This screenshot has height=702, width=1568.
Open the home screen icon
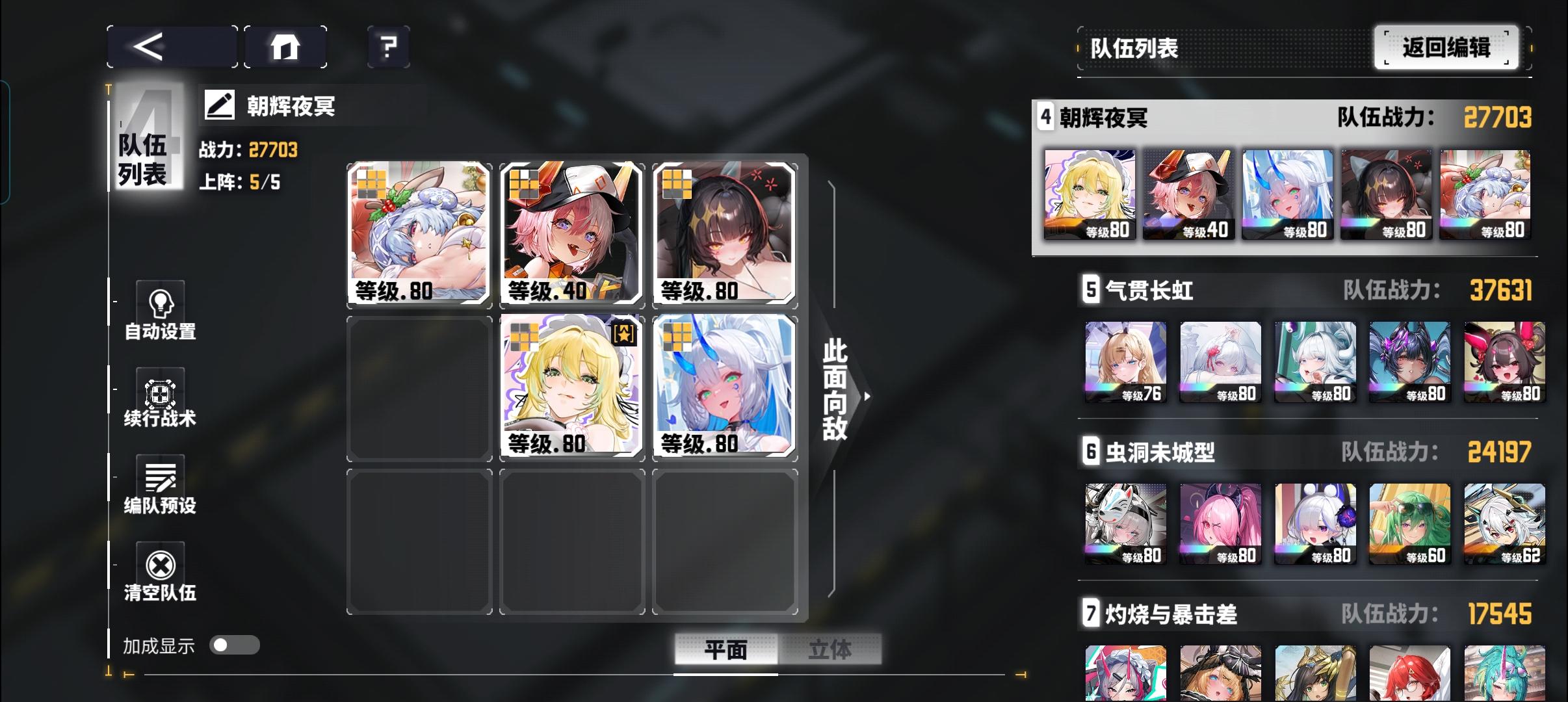286,46
